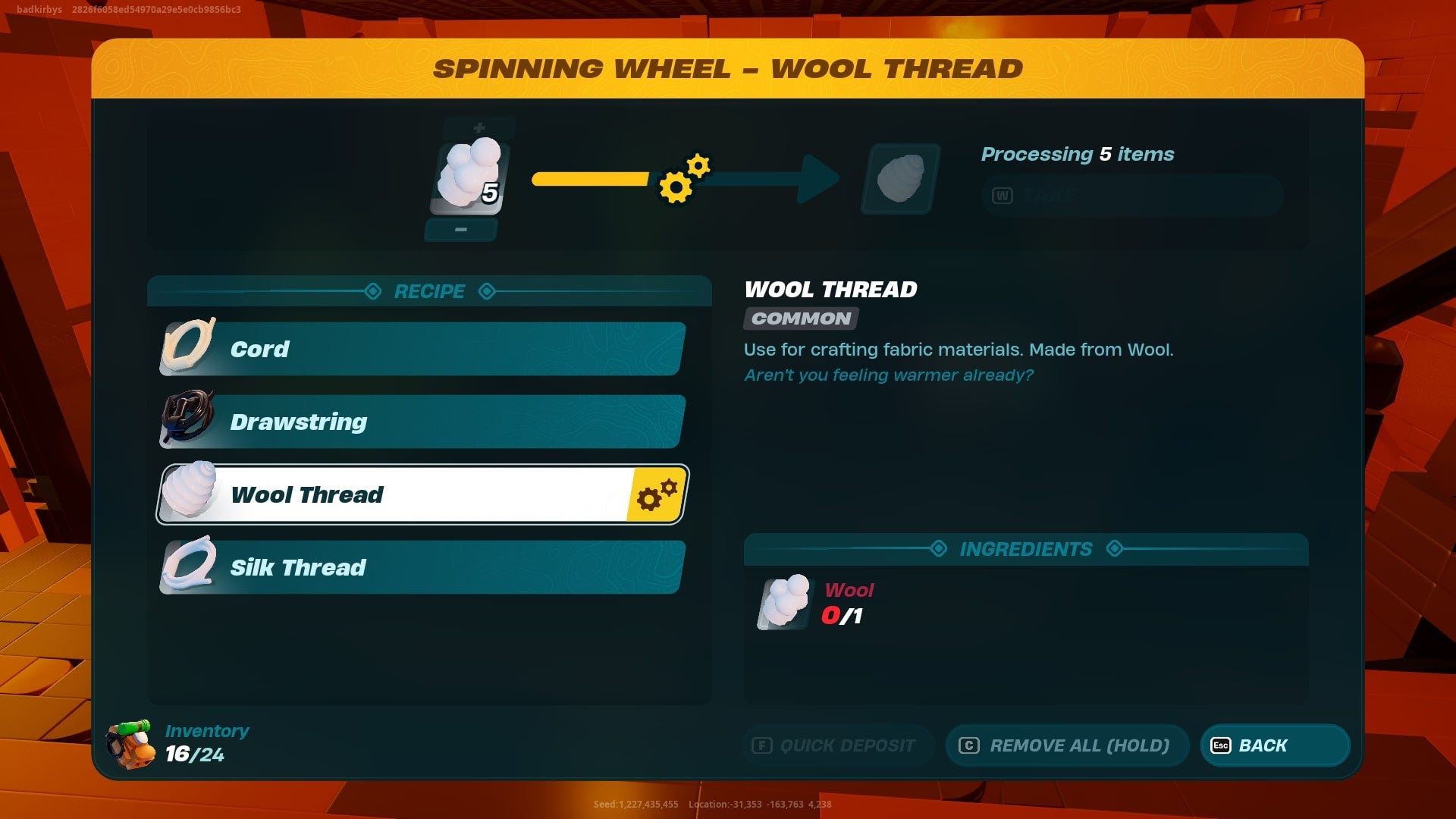Click the character avatar beside Inventory
The height and width of the screenshot is (819, 1456).
(x=127, y=745)
